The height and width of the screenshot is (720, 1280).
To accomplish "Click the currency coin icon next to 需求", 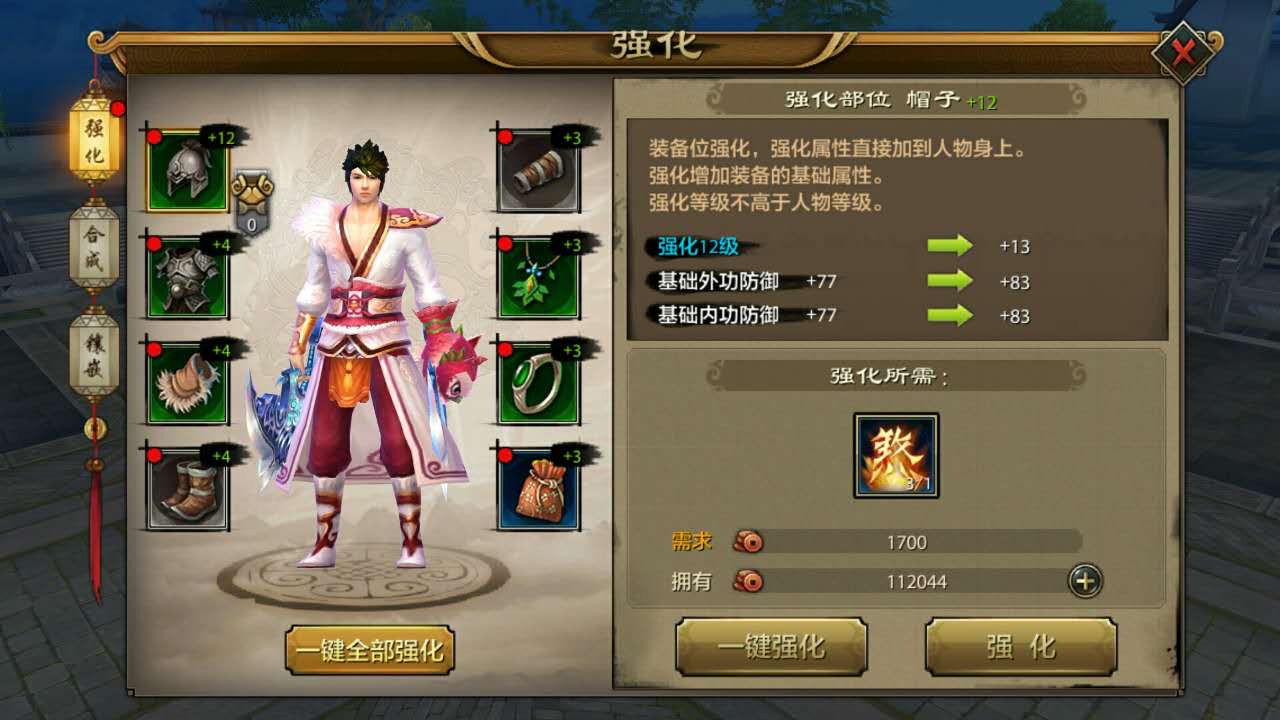I will point(748,541).
